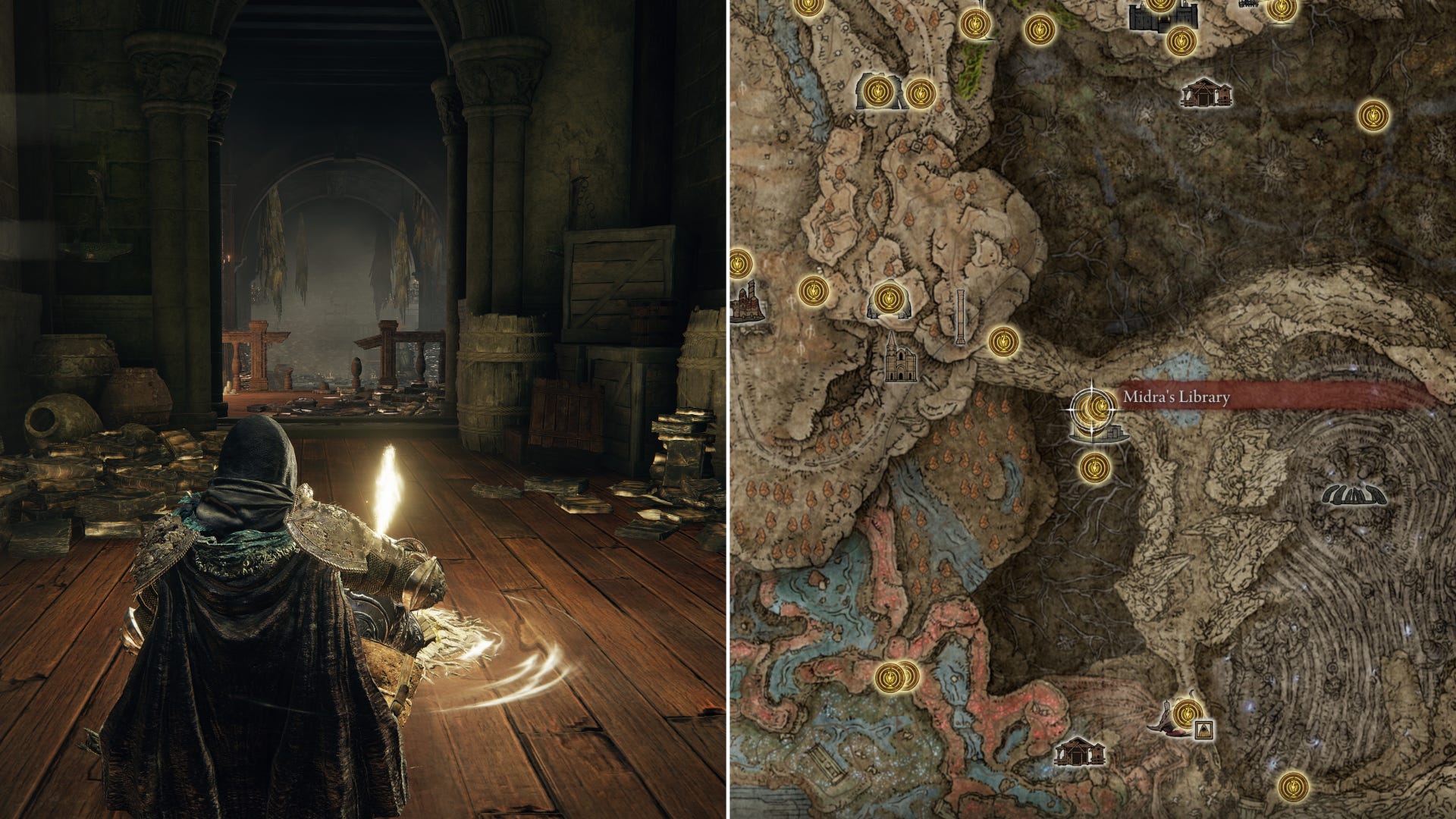Click the tall stone pillar map icon
This screenshot has height=819, width=1456.
pyautogui.click(x=962, y=317)
